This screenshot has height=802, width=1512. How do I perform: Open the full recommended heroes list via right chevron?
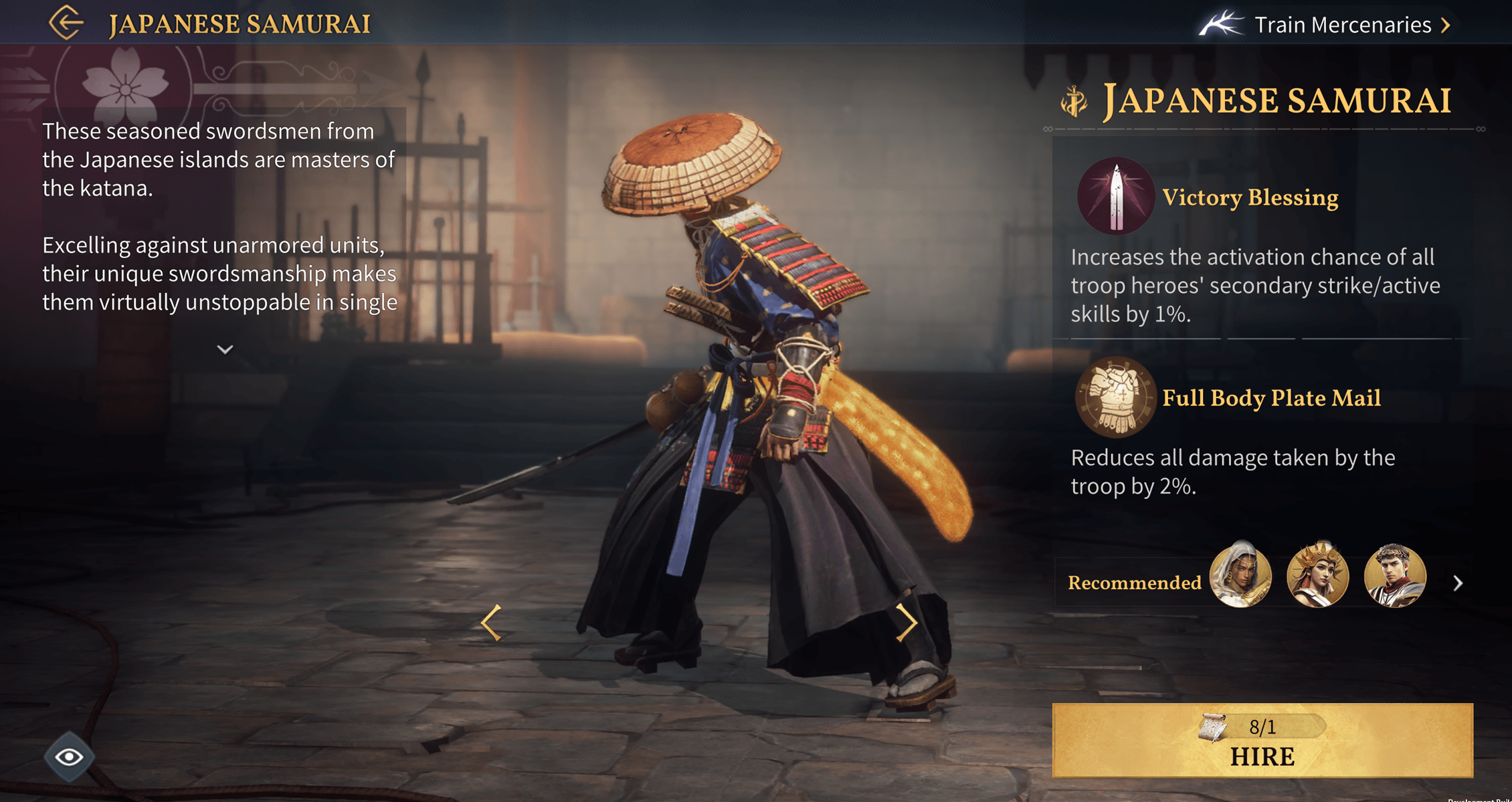point(1458,583)
